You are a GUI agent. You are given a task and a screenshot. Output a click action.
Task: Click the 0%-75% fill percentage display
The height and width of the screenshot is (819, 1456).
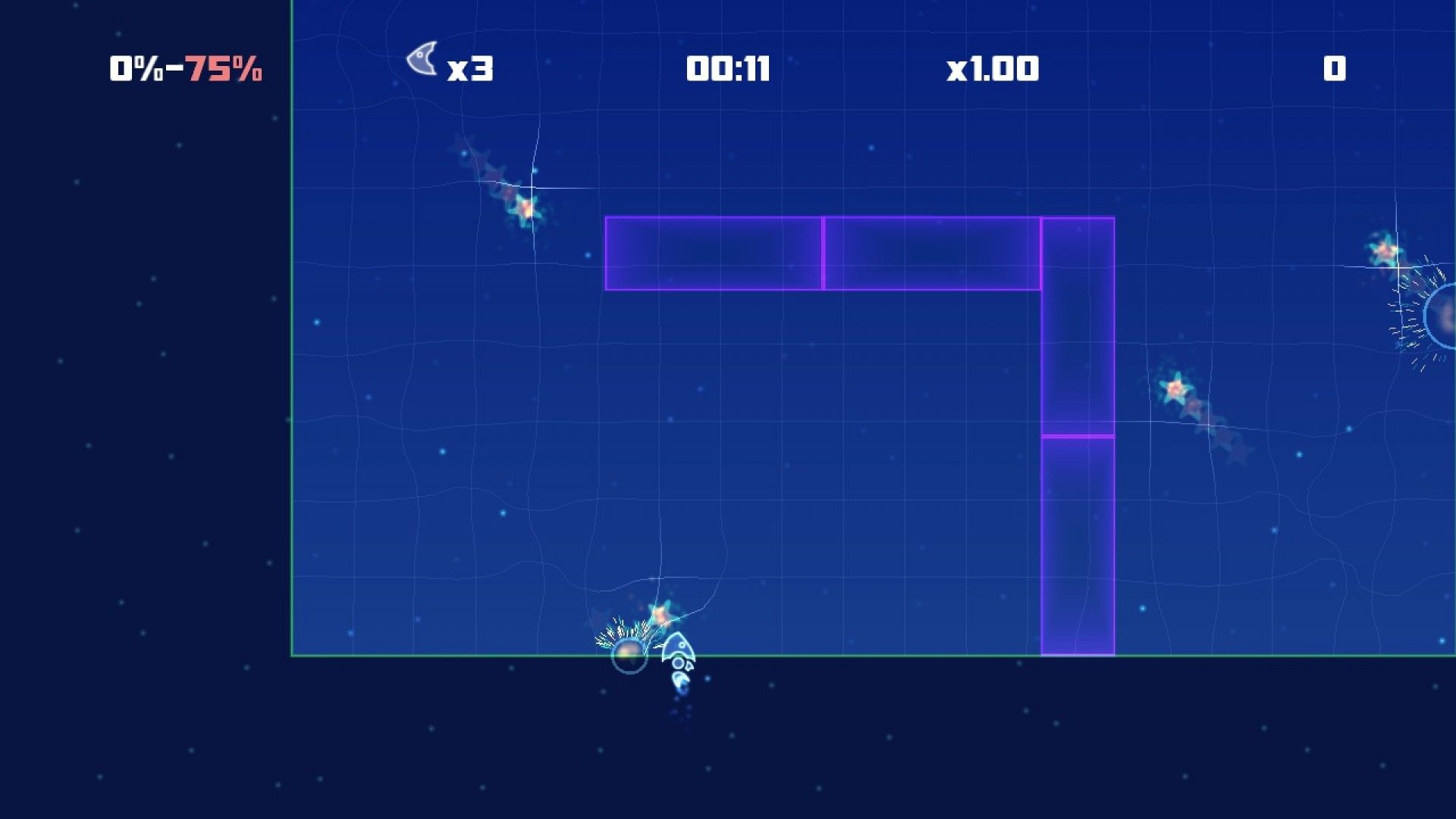(184, 69)
